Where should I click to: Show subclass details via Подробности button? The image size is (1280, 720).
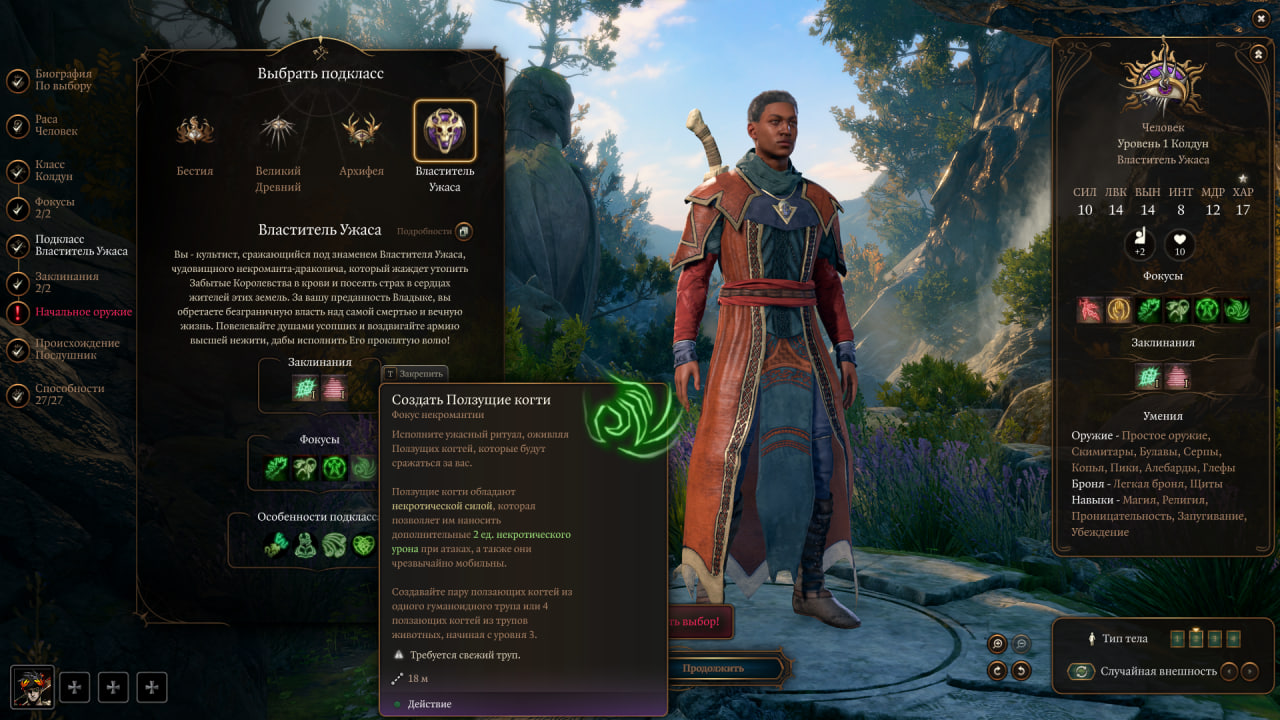pyautogui.click(x=464, y=231)
